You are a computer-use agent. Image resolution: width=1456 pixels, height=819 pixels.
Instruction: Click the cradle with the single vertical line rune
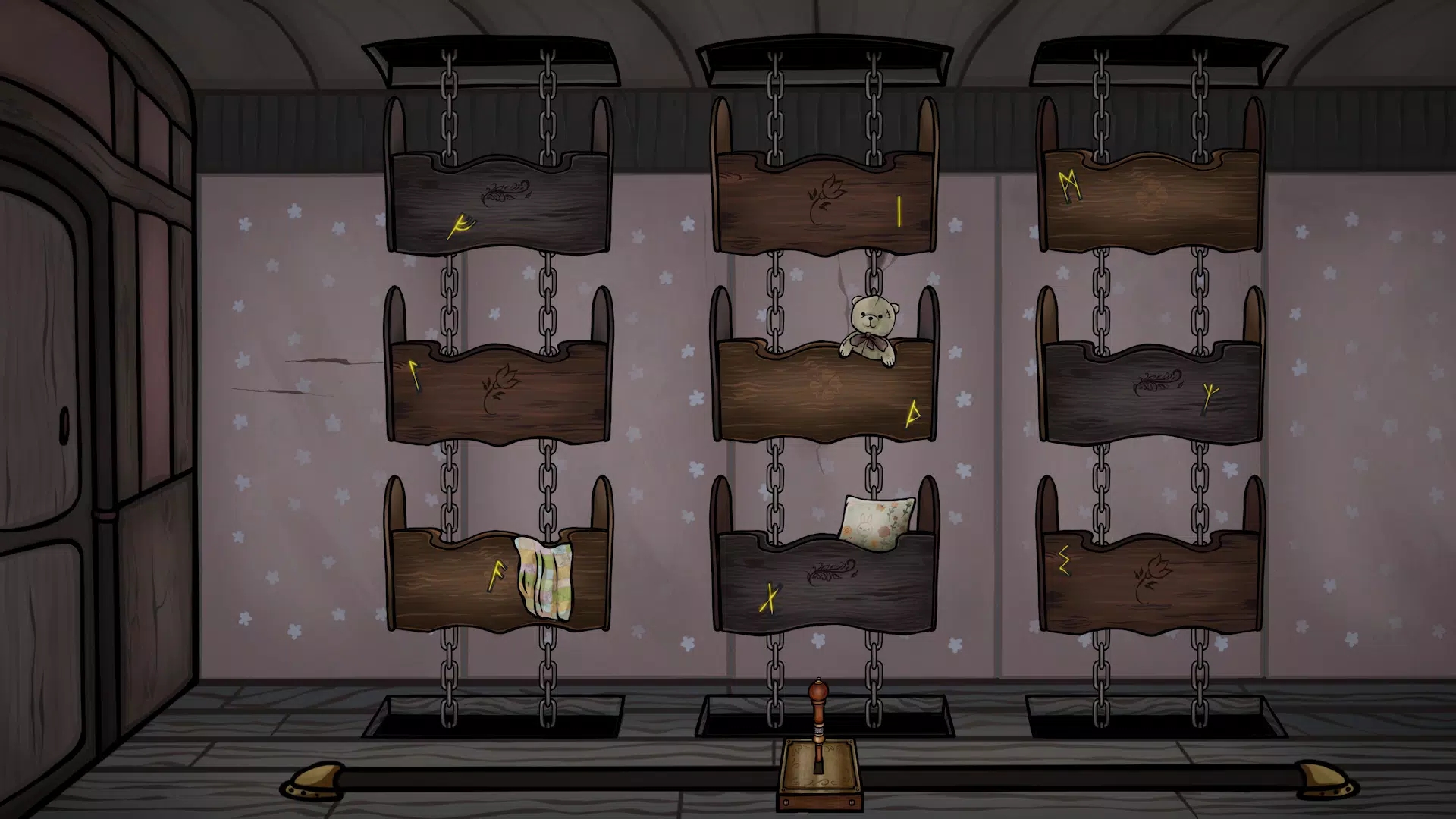point(825,205)
